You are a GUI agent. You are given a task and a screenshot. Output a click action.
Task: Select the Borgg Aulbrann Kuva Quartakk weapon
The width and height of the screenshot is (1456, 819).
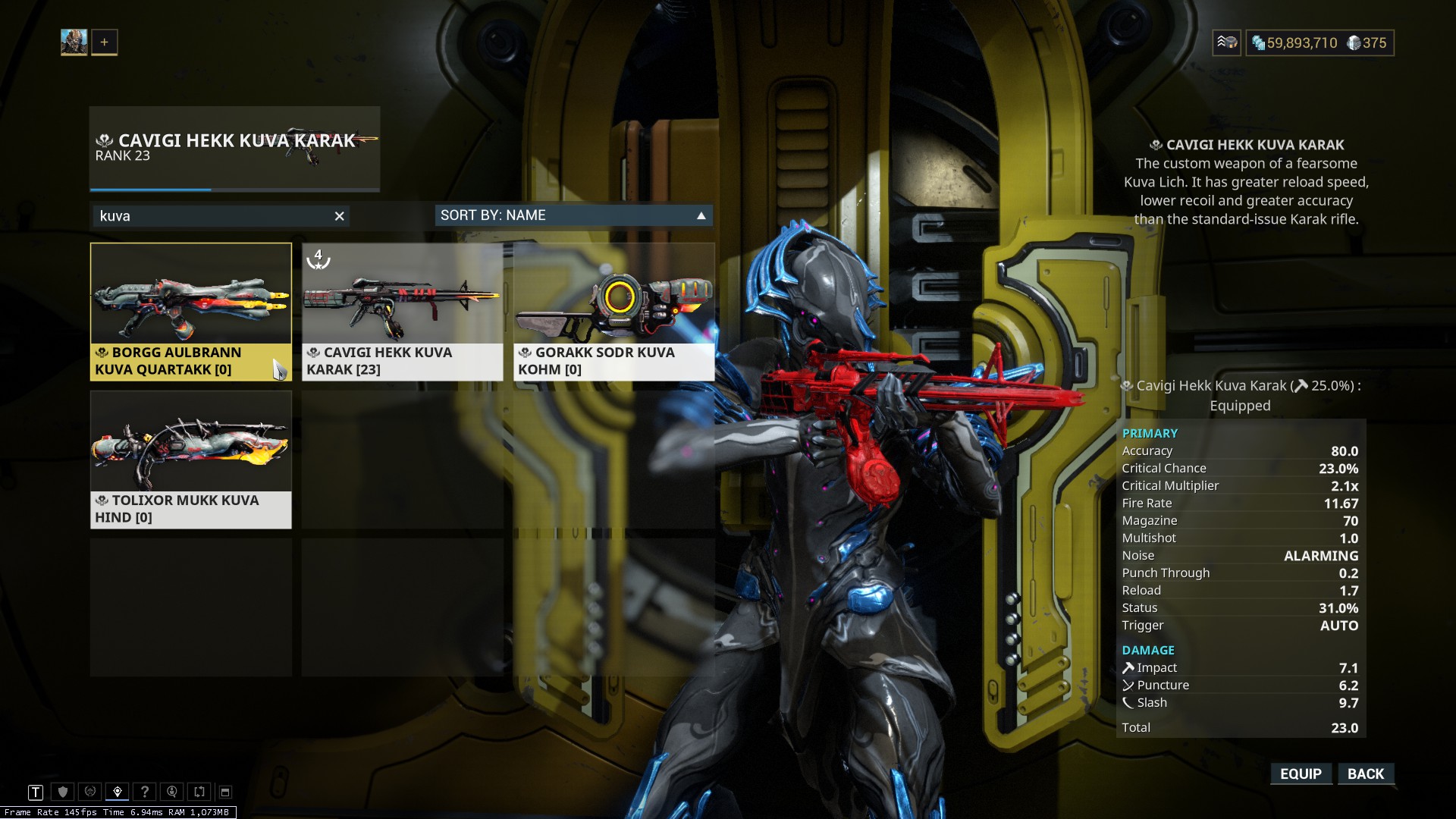tap(190, 311)
